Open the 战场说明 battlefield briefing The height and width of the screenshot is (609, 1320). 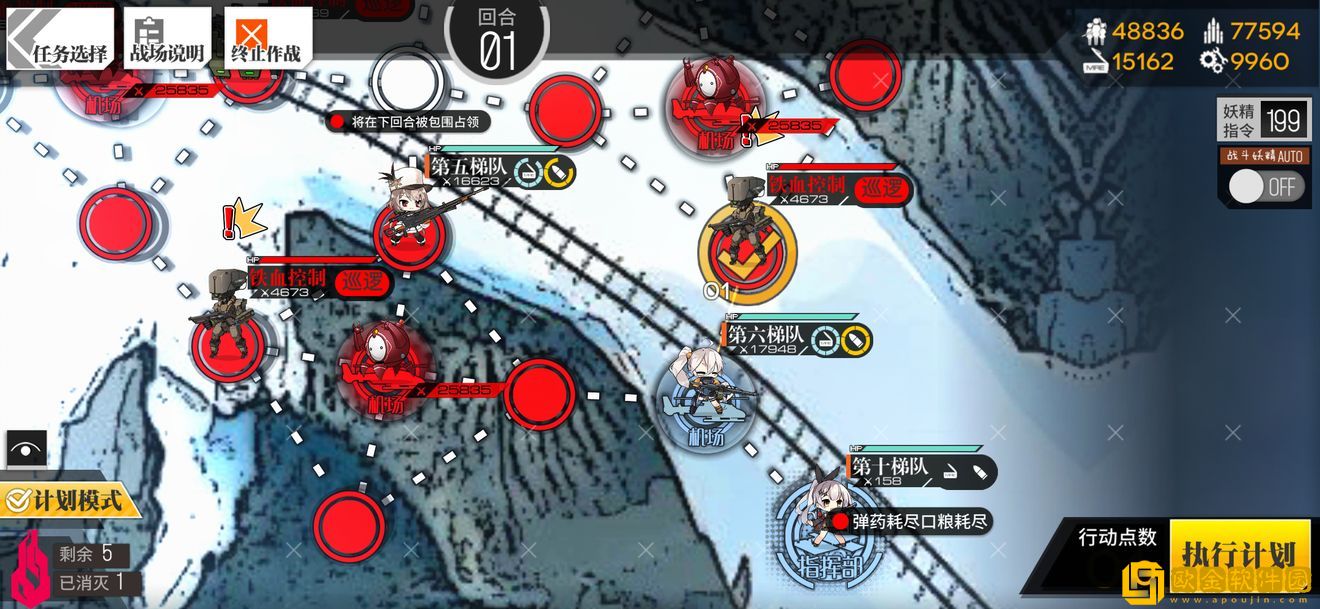[166, 40]
